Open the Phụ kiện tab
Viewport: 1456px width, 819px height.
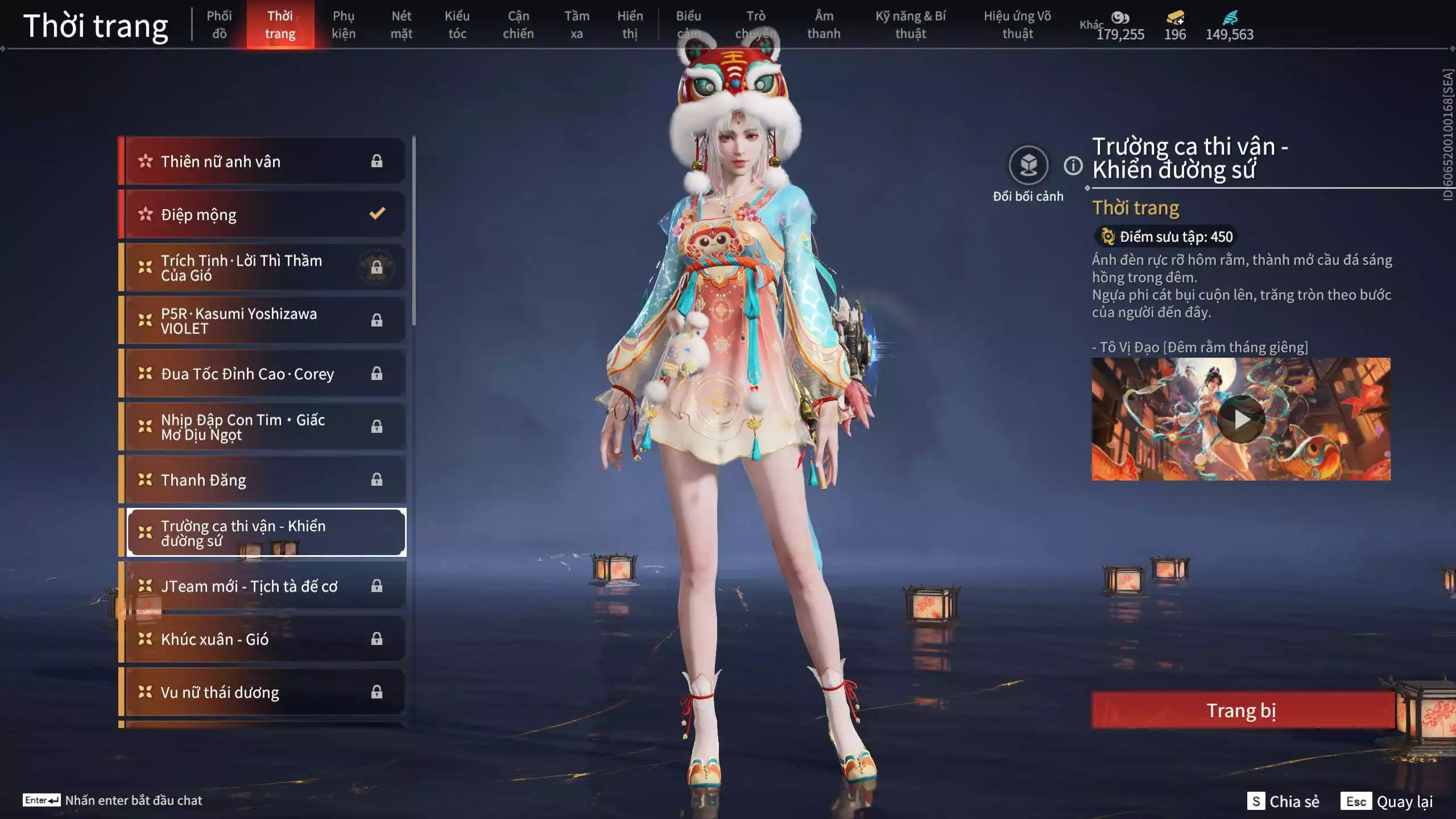344,24
